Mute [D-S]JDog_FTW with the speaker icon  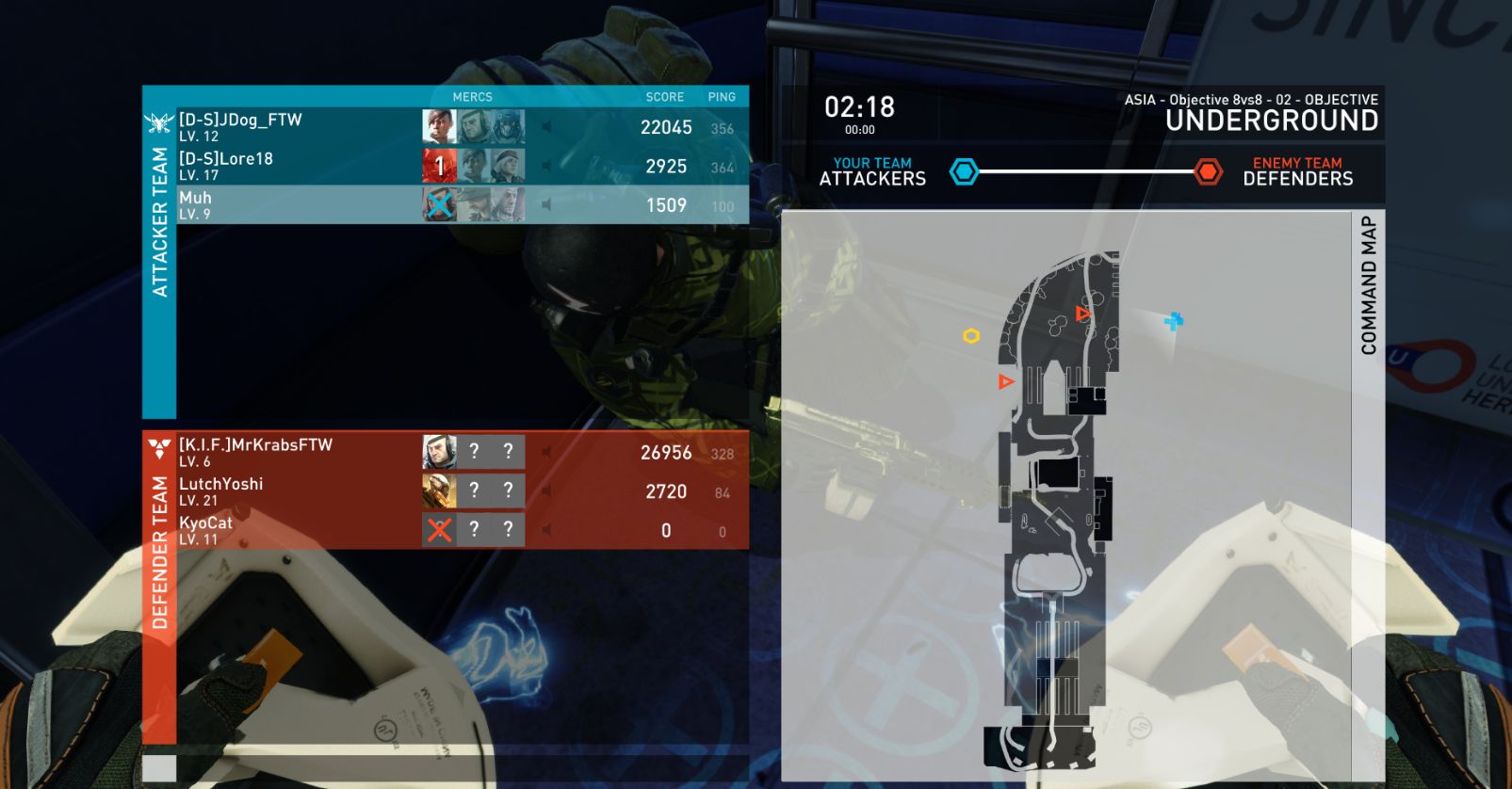[x=546, y=127]
